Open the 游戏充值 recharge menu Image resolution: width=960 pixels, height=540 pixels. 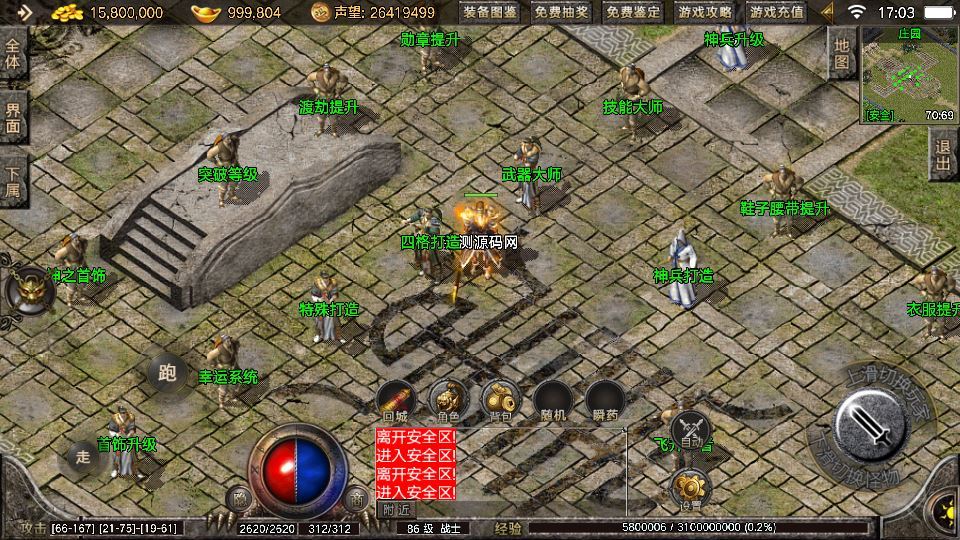[776, 12]
